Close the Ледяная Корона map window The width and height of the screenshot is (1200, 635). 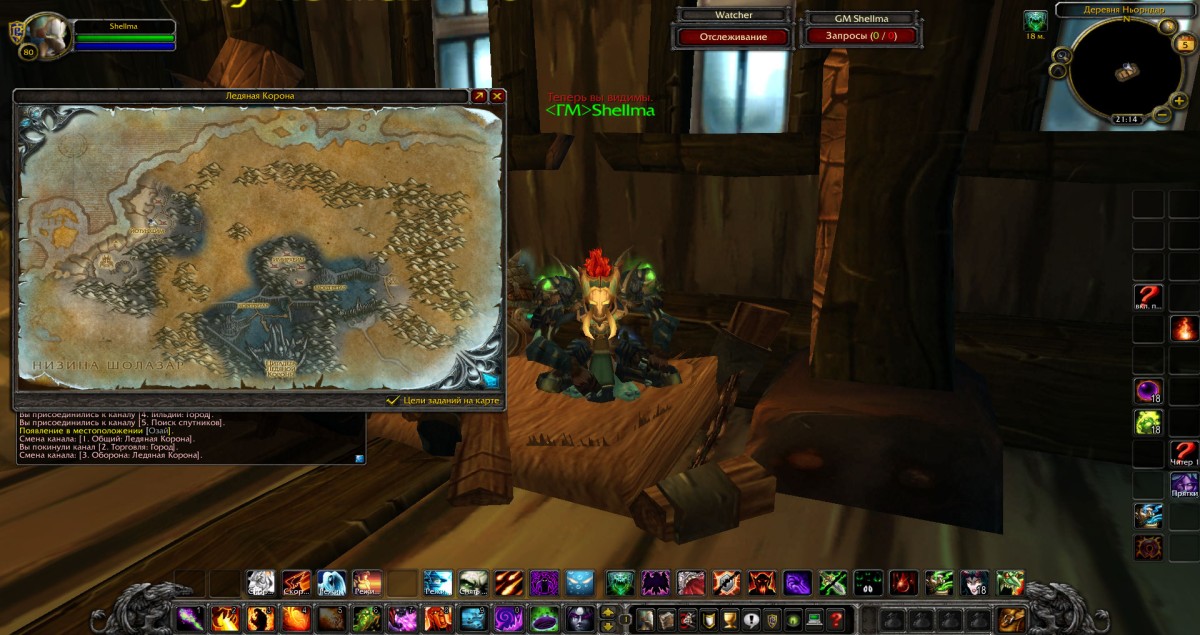[x=497, y=96]
